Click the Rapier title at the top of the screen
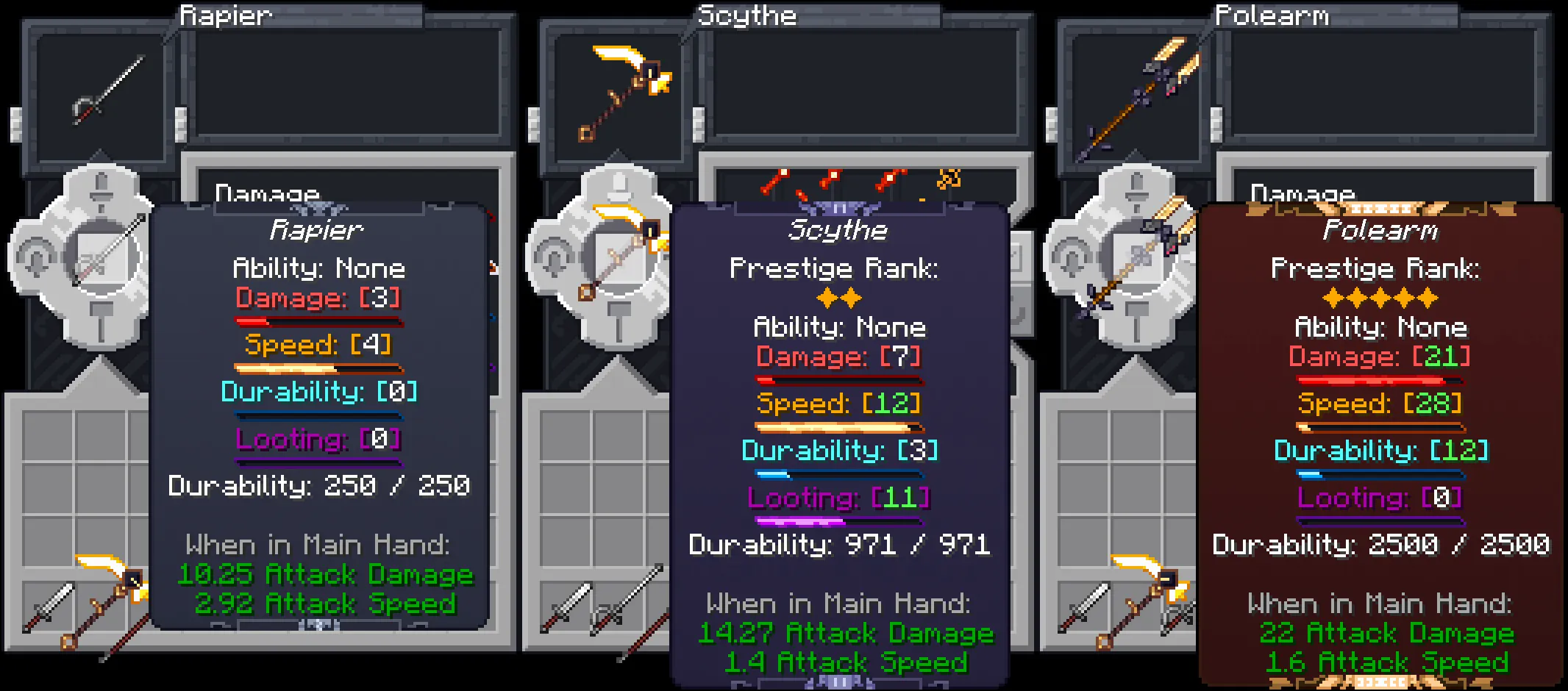Viewport: 1568px width, 691px height. [224, 15]
